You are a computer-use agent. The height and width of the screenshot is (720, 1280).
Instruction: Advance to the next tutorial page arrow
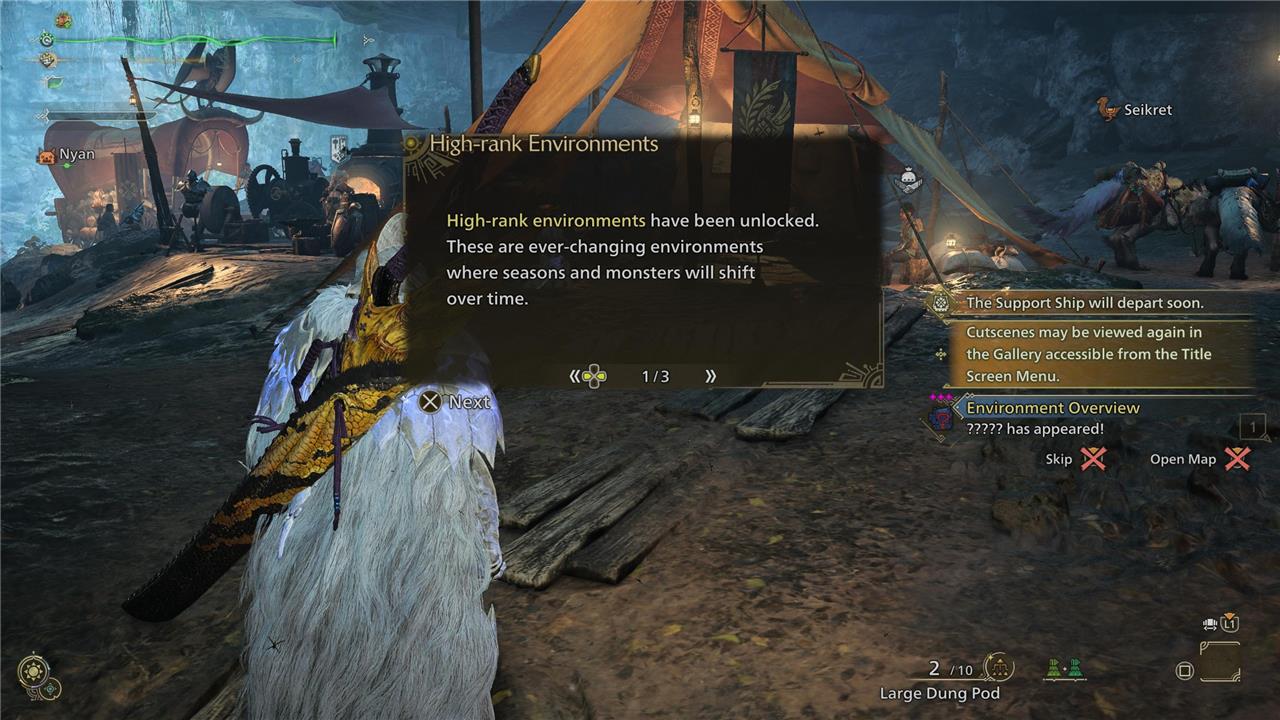tap(711, 376)
